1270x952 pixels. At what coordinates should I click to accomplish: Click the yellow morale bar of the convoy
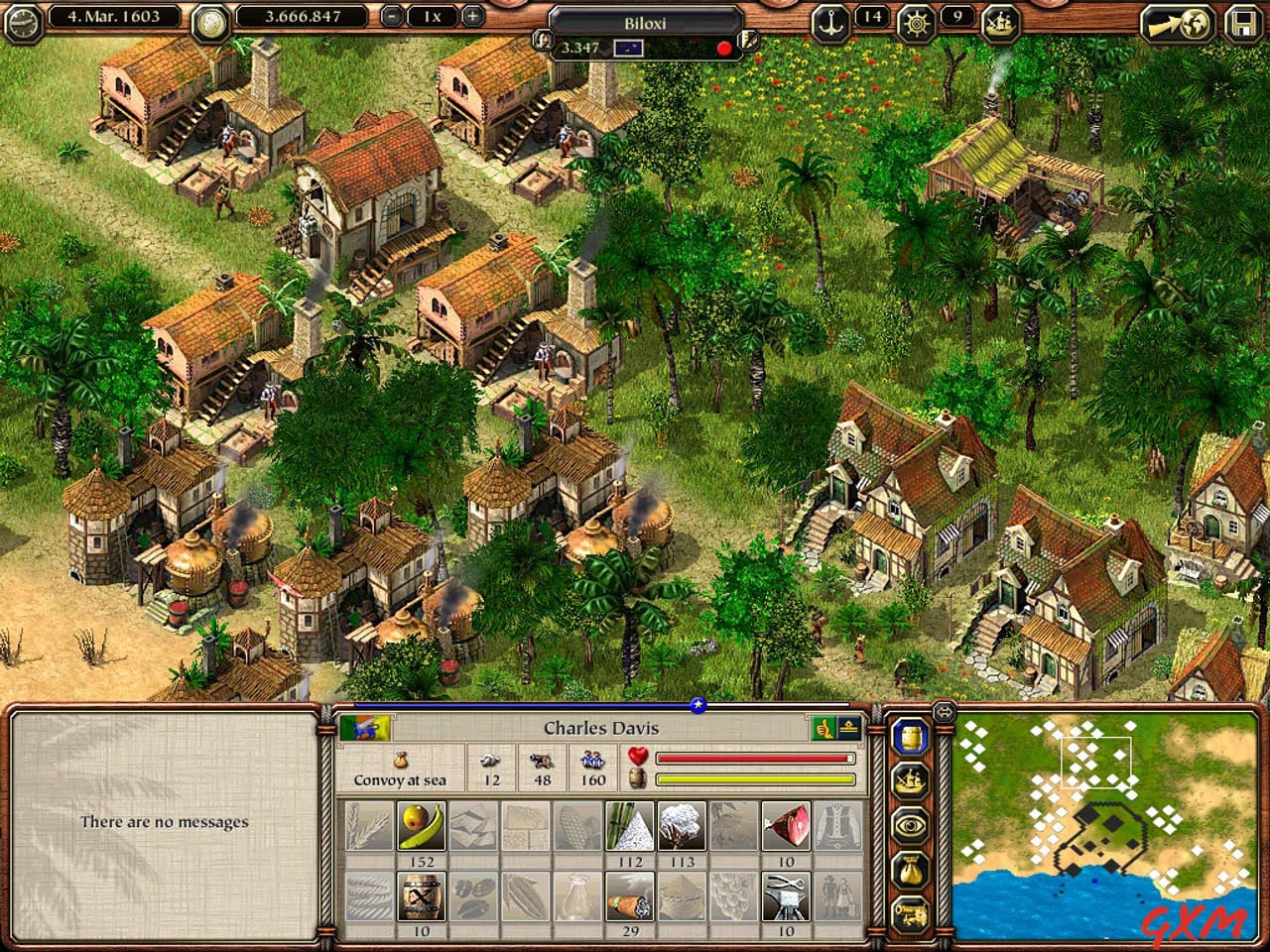[756, 778]
